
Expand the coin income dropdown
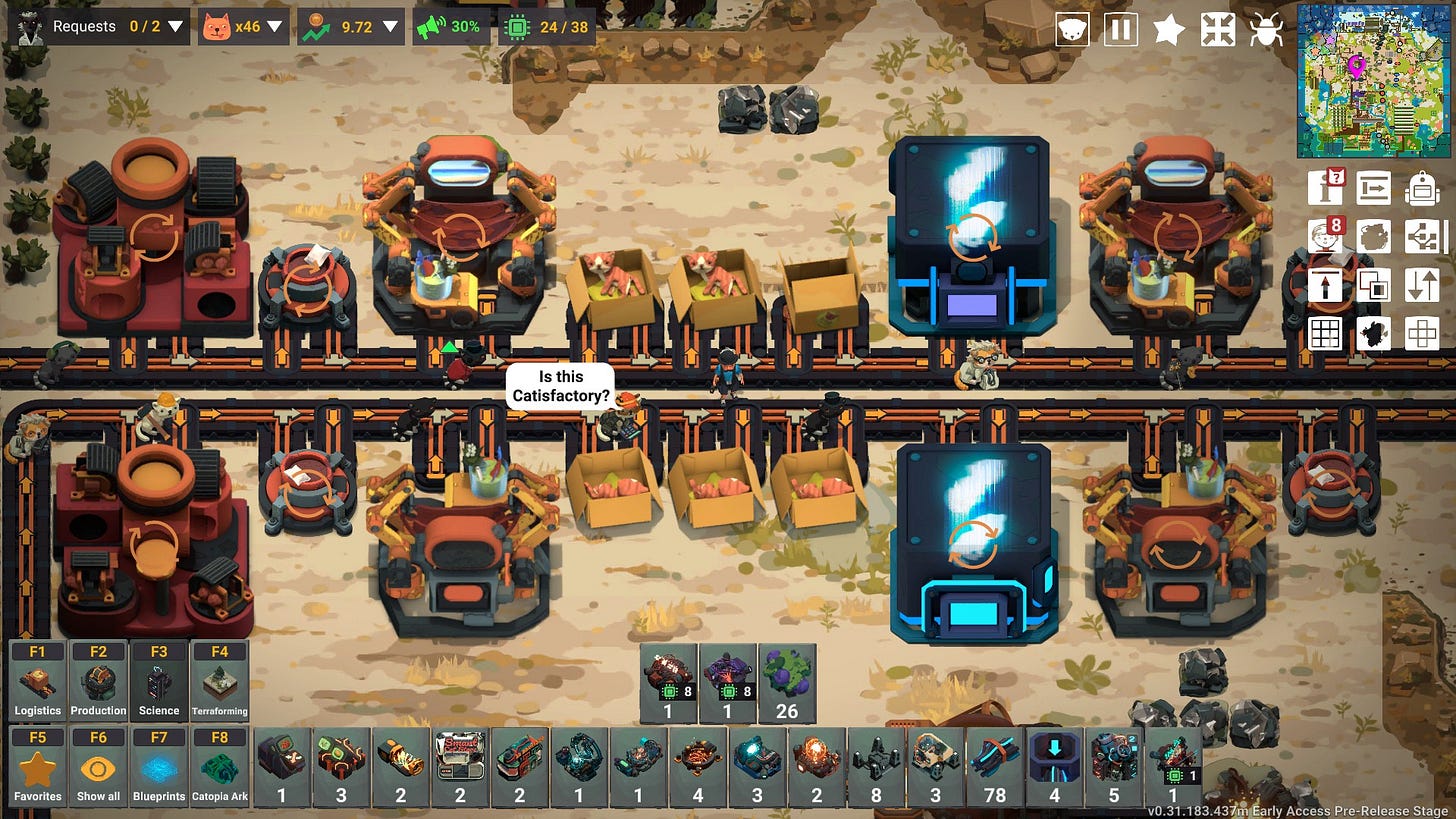pos(391,27)
